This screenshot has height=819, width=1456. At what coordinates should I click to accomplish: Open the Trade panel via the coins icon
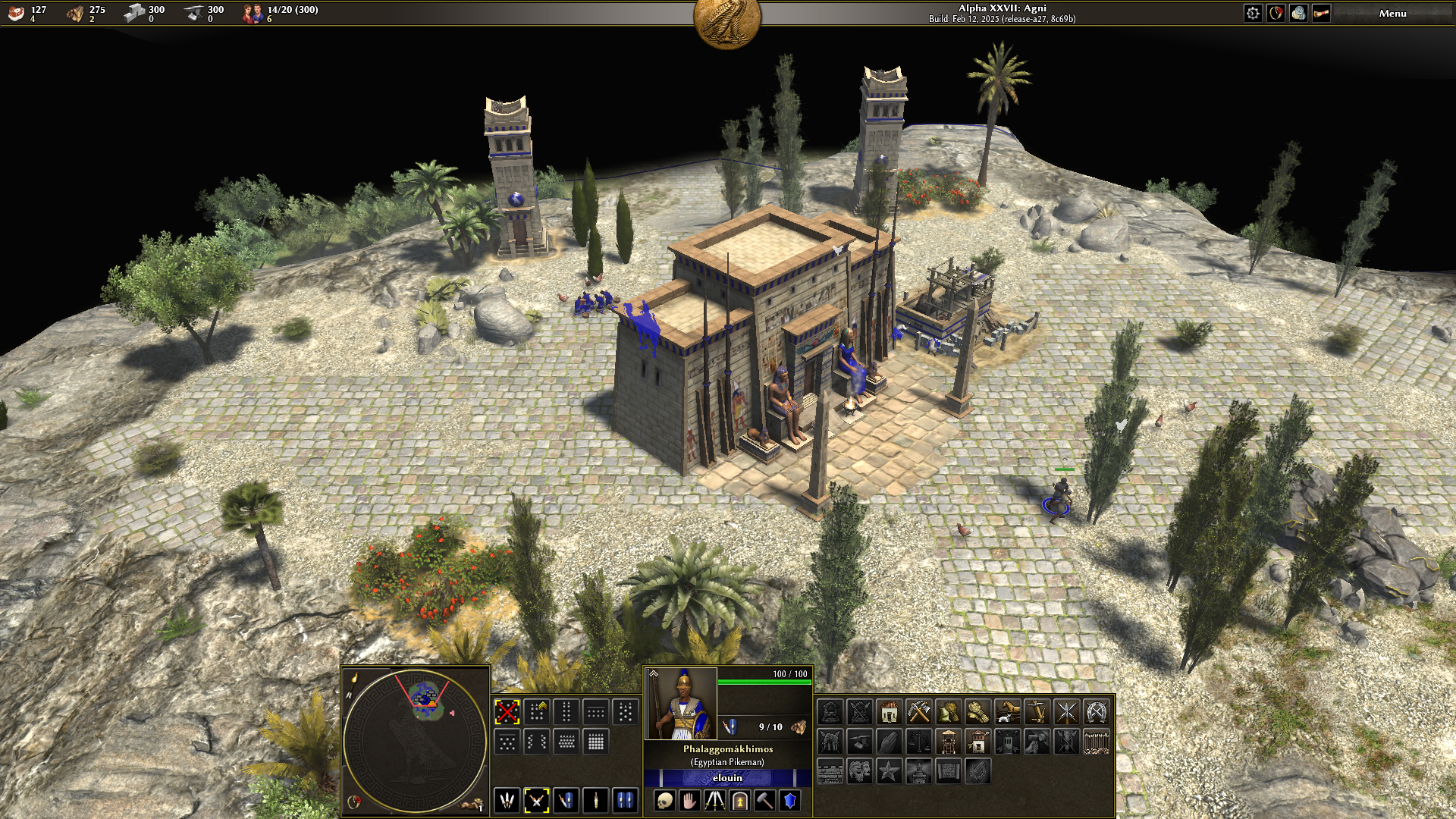[1298, 13]
